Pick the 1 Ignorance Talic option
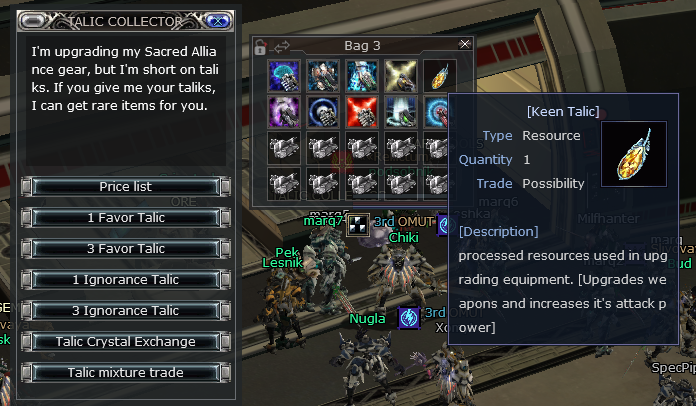Image resolution: width=696 pixels, height=406 pixels. coord(126,280)
